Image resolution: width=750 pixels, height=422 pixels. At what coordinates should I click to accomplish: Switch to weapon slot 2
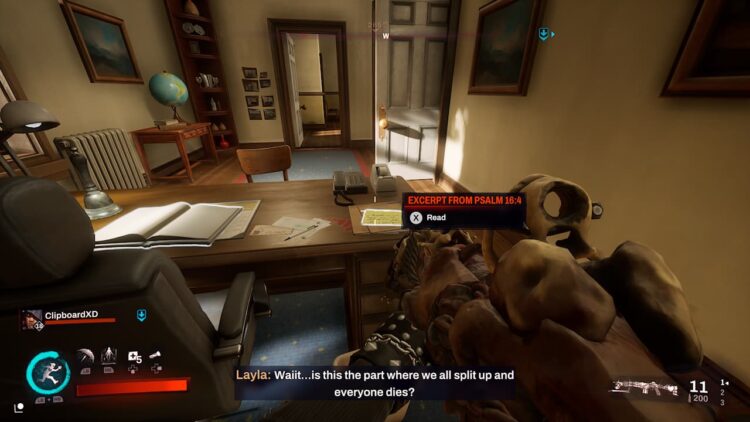pos(724,392)
